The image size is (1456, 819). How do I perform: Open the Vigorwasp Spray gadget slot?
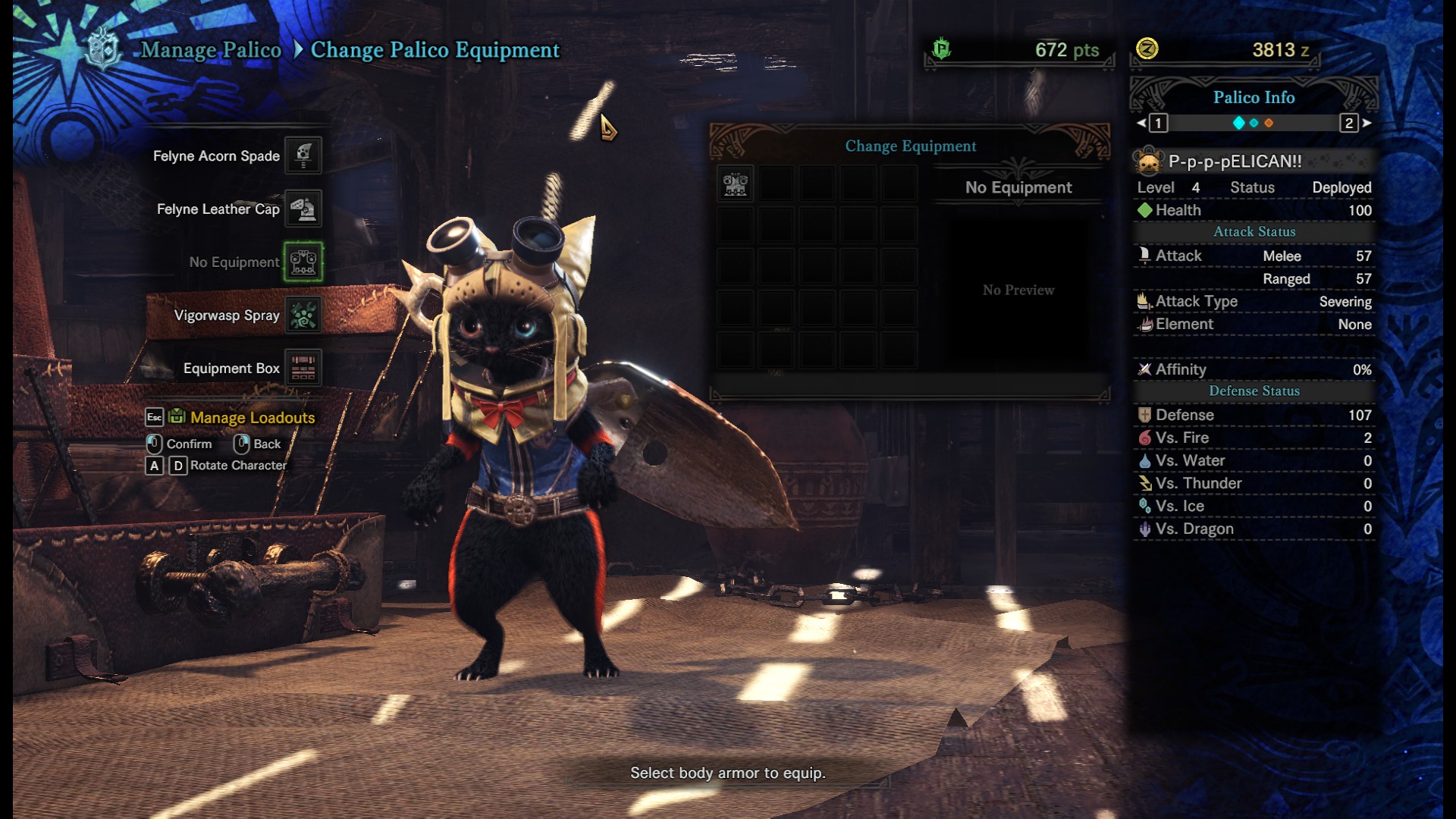tap(303, 315)
